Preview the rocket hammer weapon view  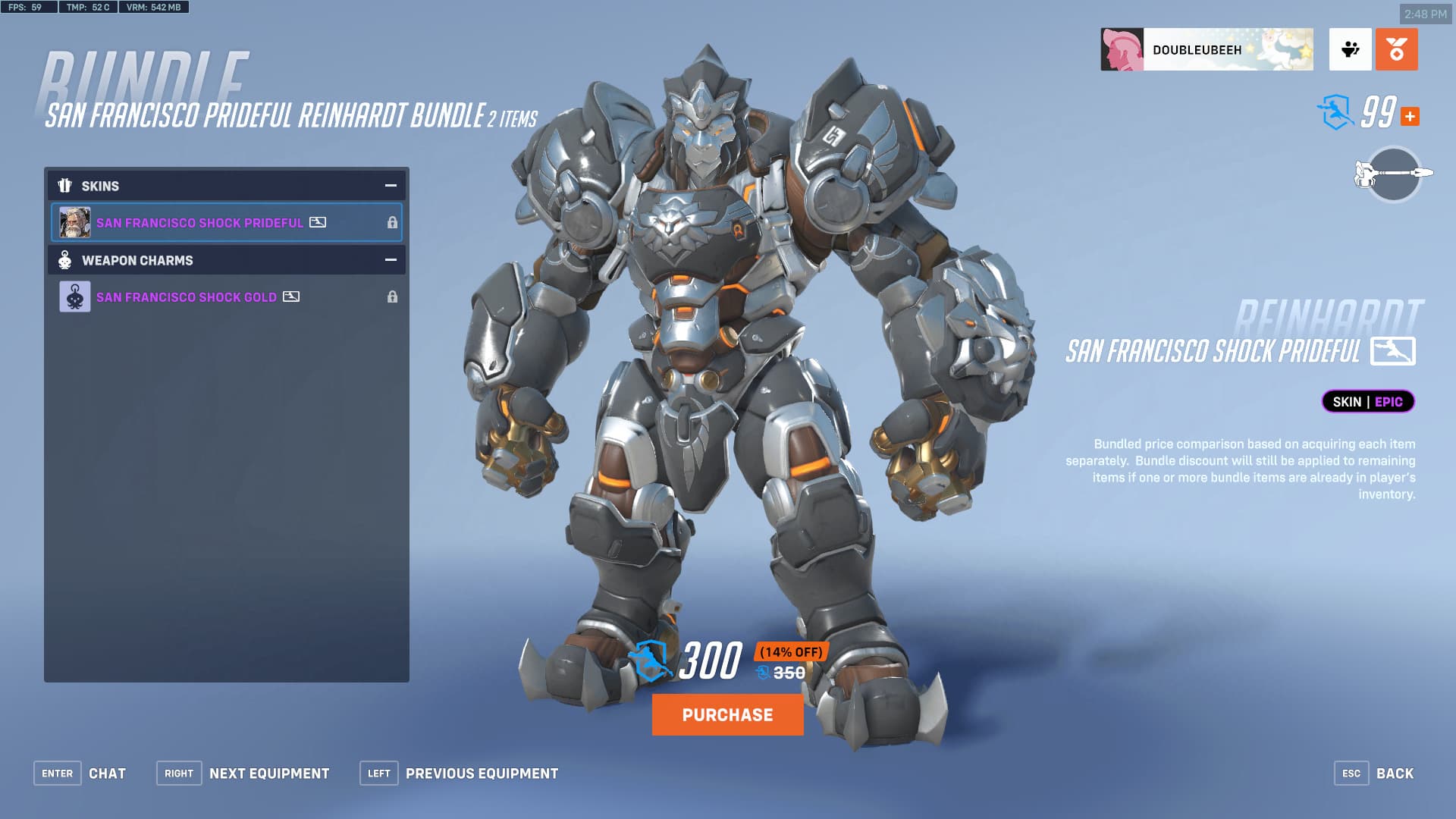(1393, 174)
